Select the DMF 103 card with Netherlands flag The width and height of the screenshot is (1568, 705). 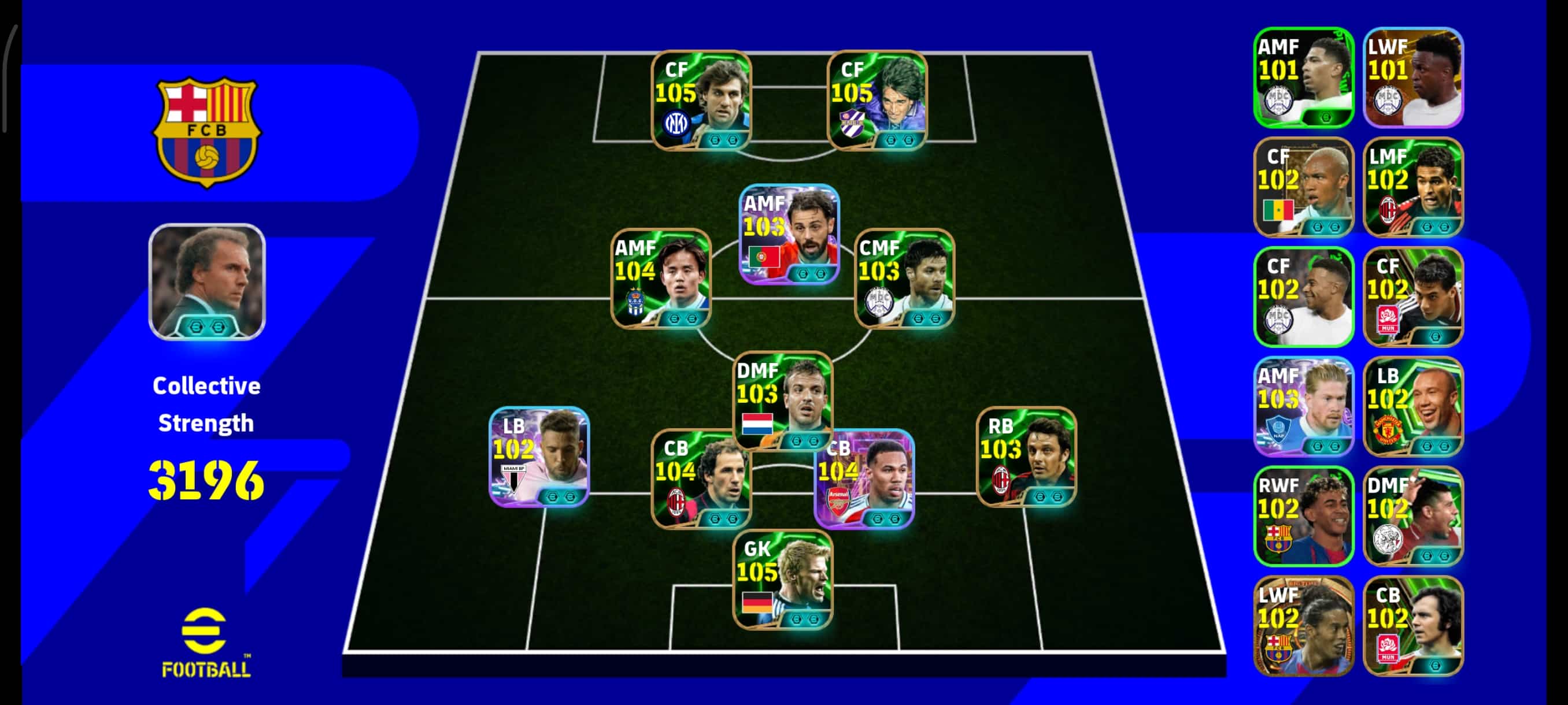tap(783, 400)
